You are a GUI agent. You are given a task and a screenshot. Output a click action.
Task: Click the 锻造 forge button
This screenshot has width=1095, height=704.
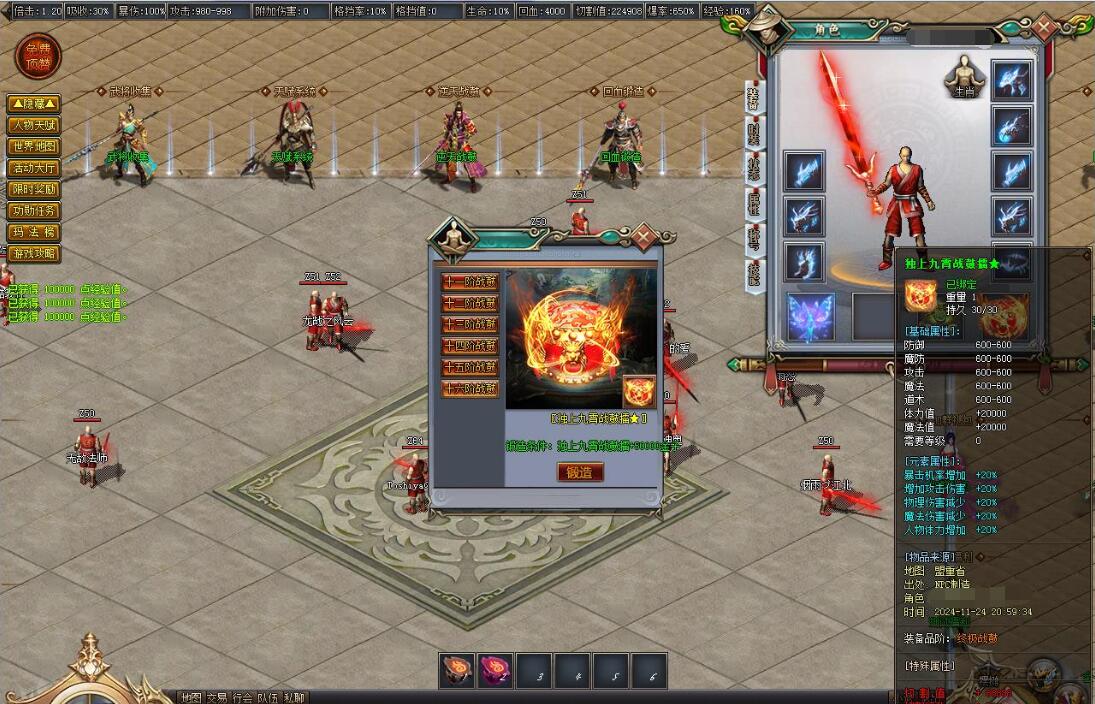tap(580, 472)
